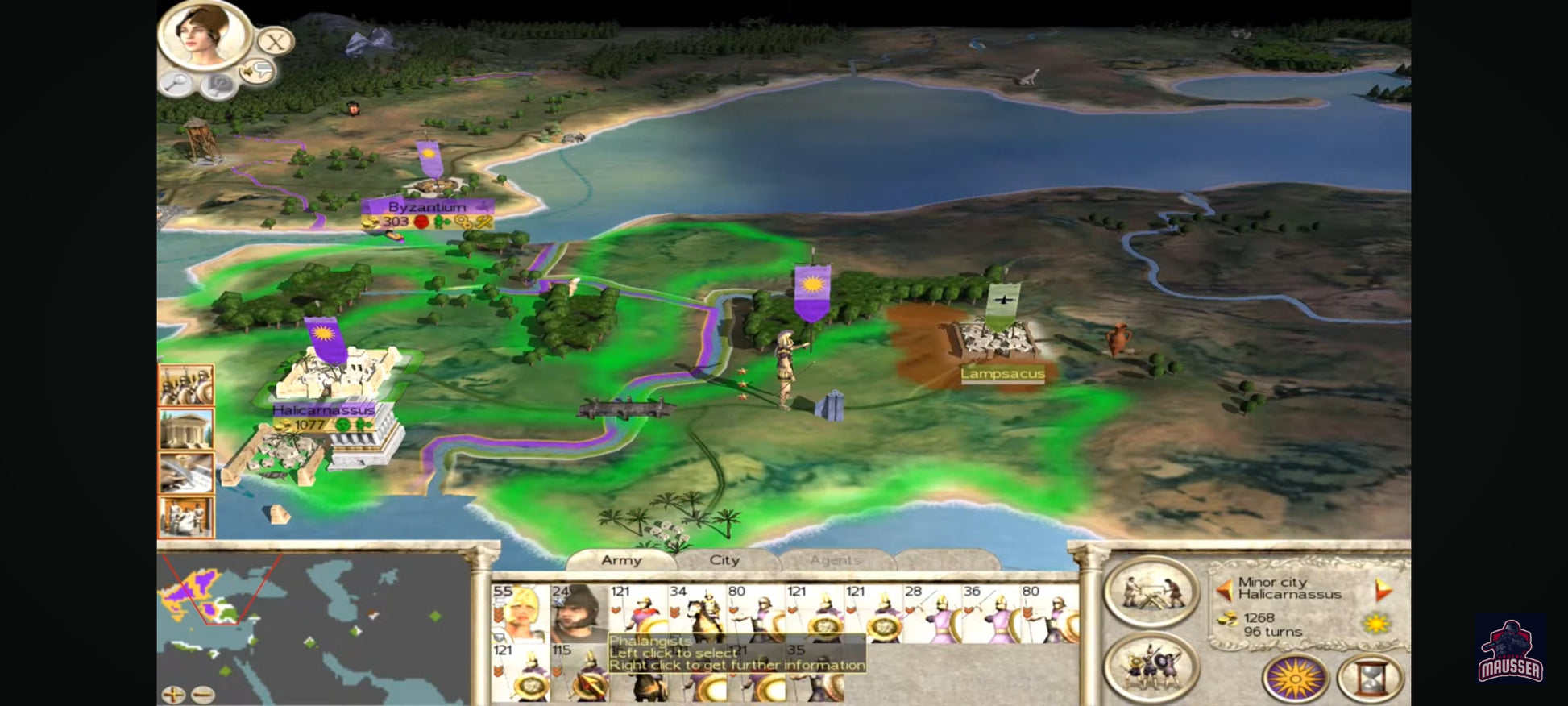
Task: Go to previous settlement with left arrow
Action: tap(1224, 591)
